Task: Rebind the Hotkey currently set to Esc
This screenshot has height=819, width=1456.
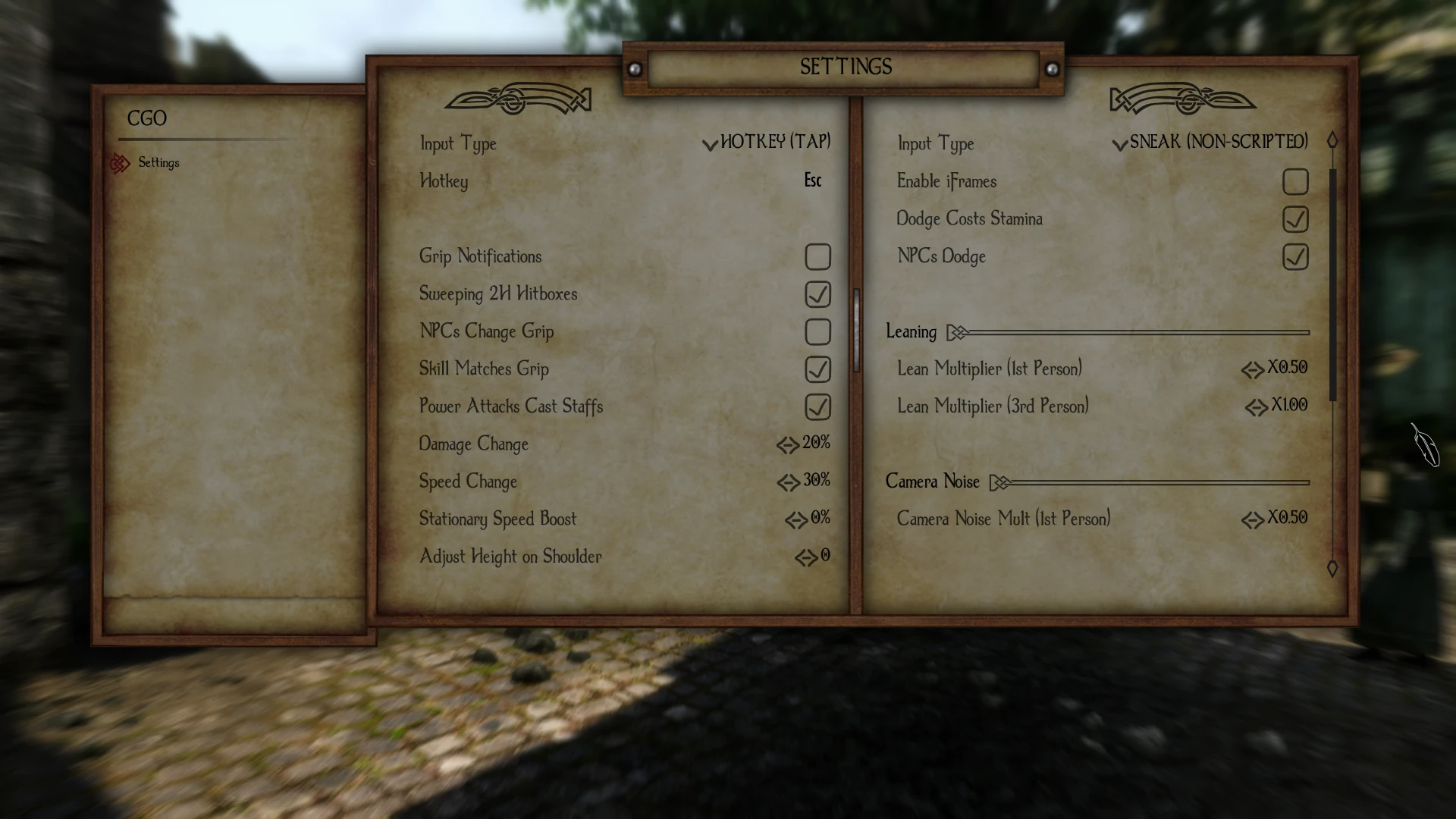Action: click(x=812, y=180)
